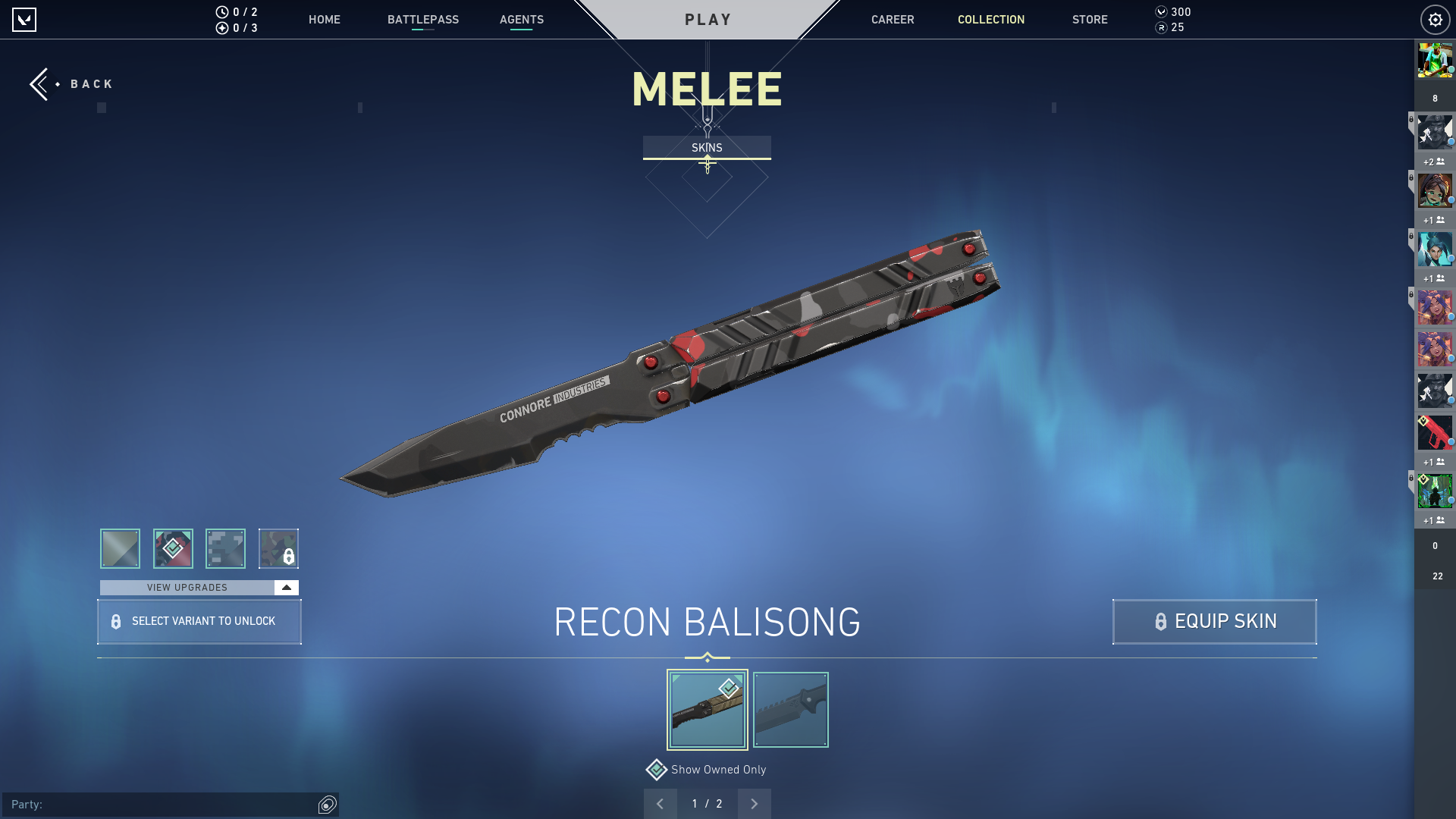Switch to the COLLECTION page
Viewport: 1456px width, 819px height.
pyautogui.click(x=990, y=20)
